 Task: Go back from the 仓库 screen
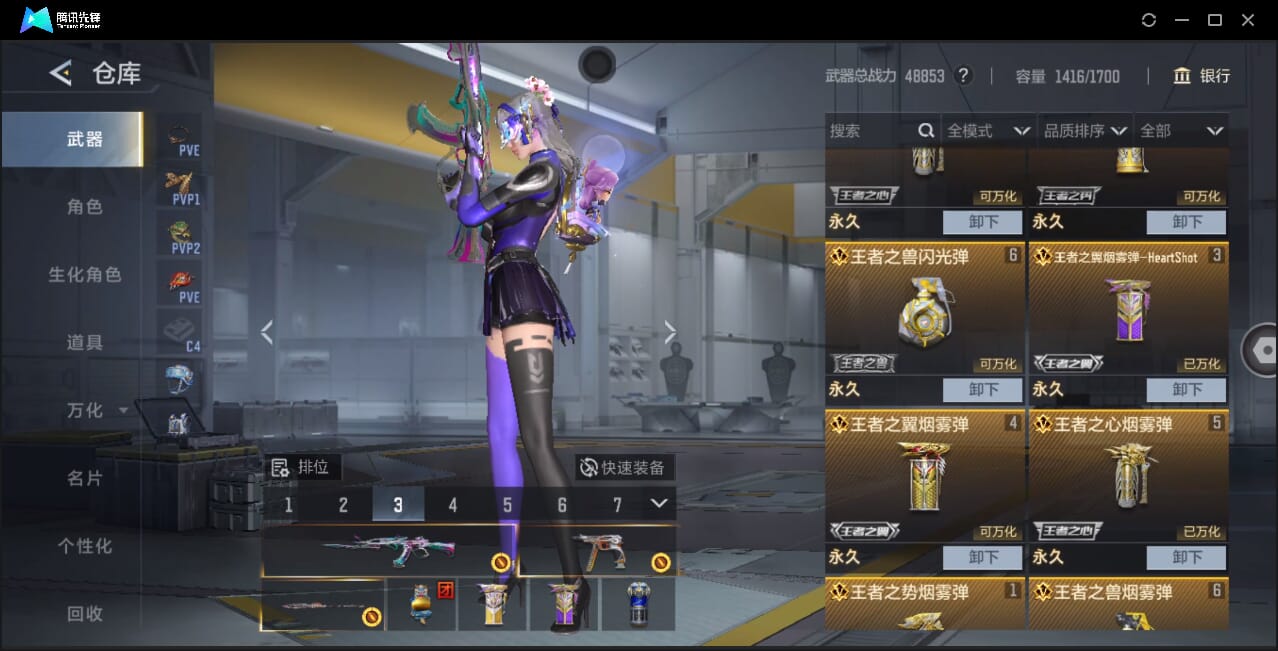click(x=61, y=73)
